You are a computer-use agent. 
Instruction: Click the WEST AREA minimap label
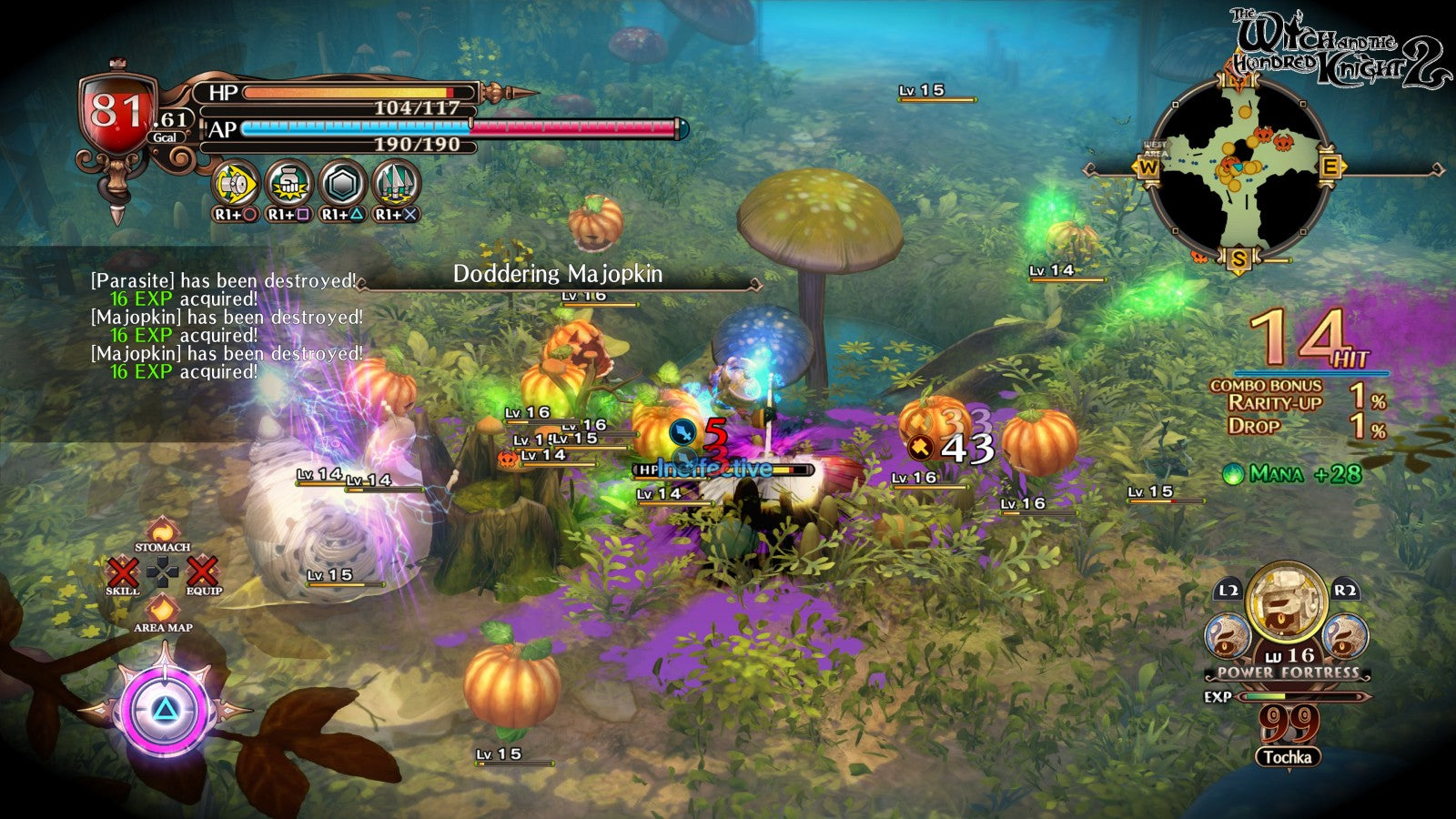pyautogui.click(x=1153, y=147)
